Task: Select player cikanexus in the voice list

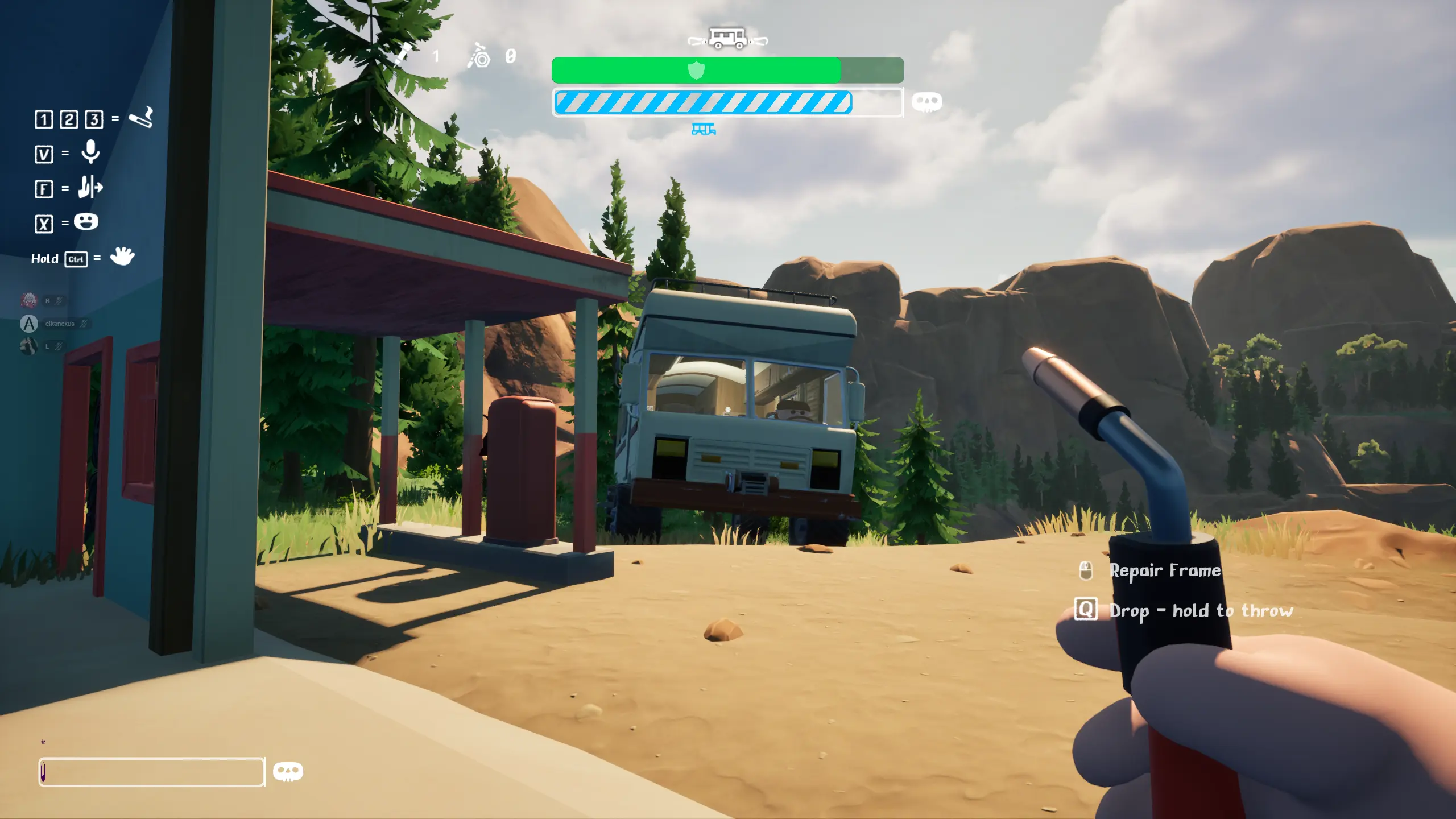Action: [x=59, y=324]
